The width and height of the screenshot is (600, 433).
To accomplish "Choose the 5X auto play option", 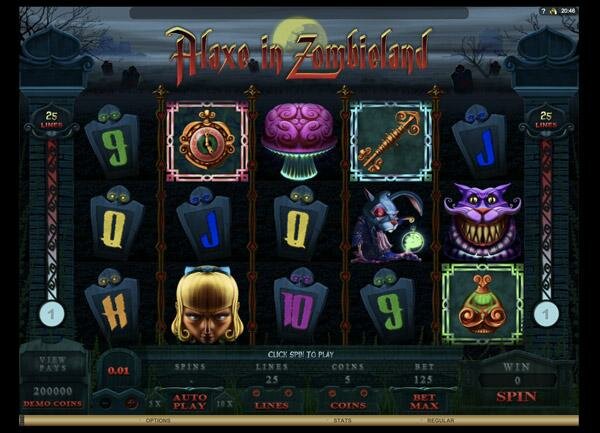I will pos(154,403).
